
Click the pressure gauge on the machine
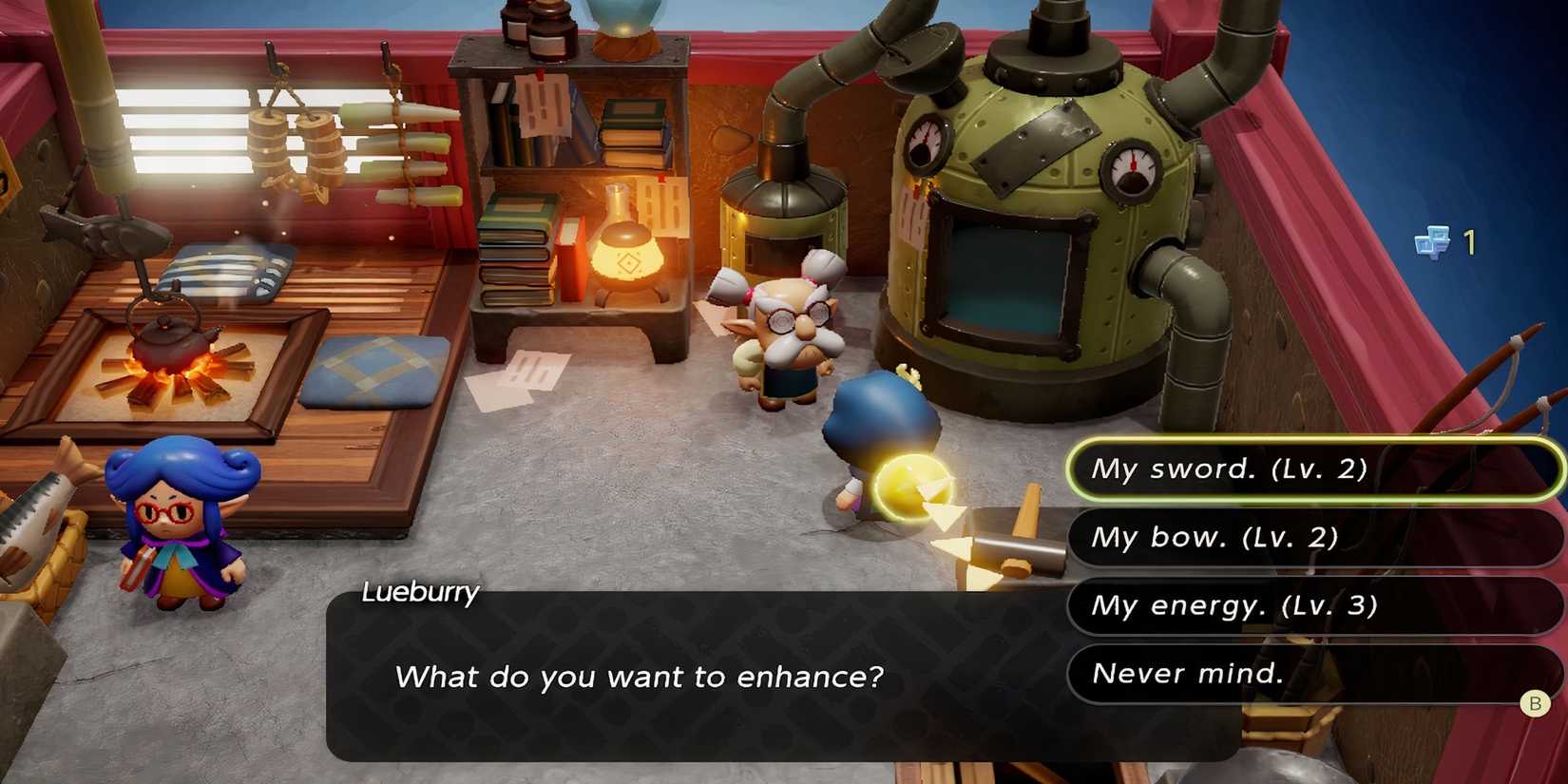tap(924, 143)
